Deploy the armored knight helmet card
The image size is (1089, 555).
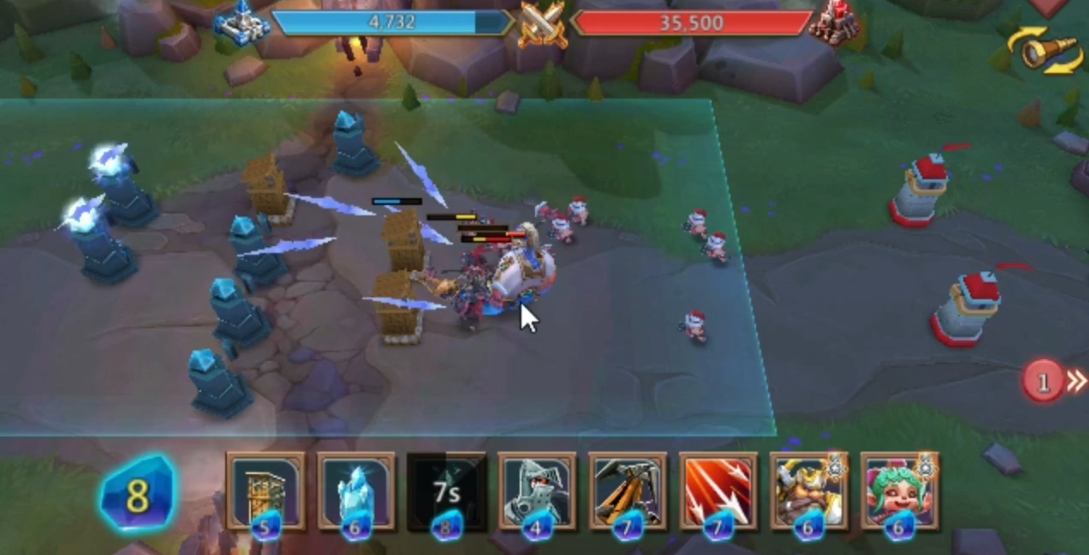(x=537, y=490)
